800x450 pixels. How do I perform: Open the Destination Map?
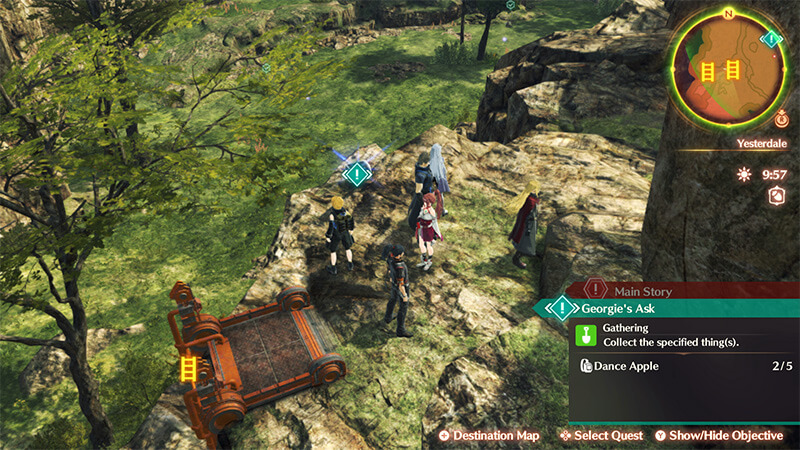coord(489,436)
